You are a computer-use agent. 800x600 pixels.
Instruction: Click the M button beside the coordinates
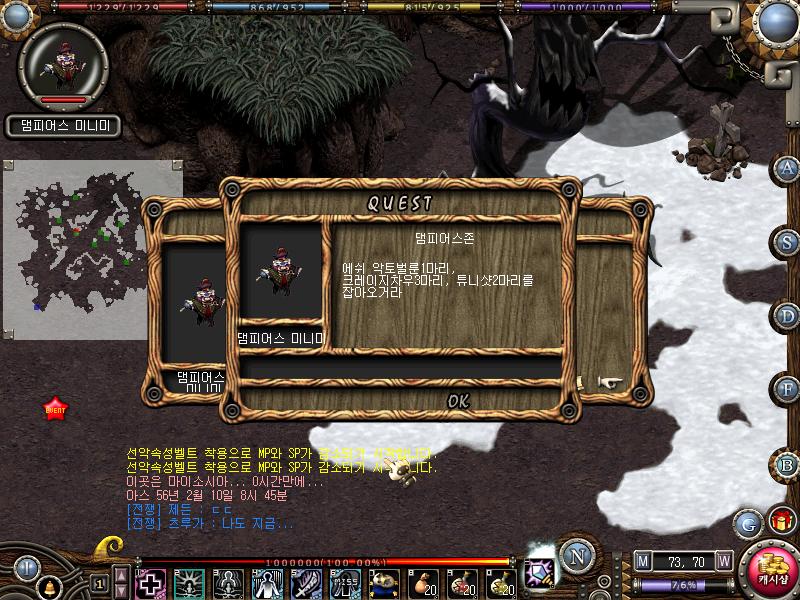642,562
